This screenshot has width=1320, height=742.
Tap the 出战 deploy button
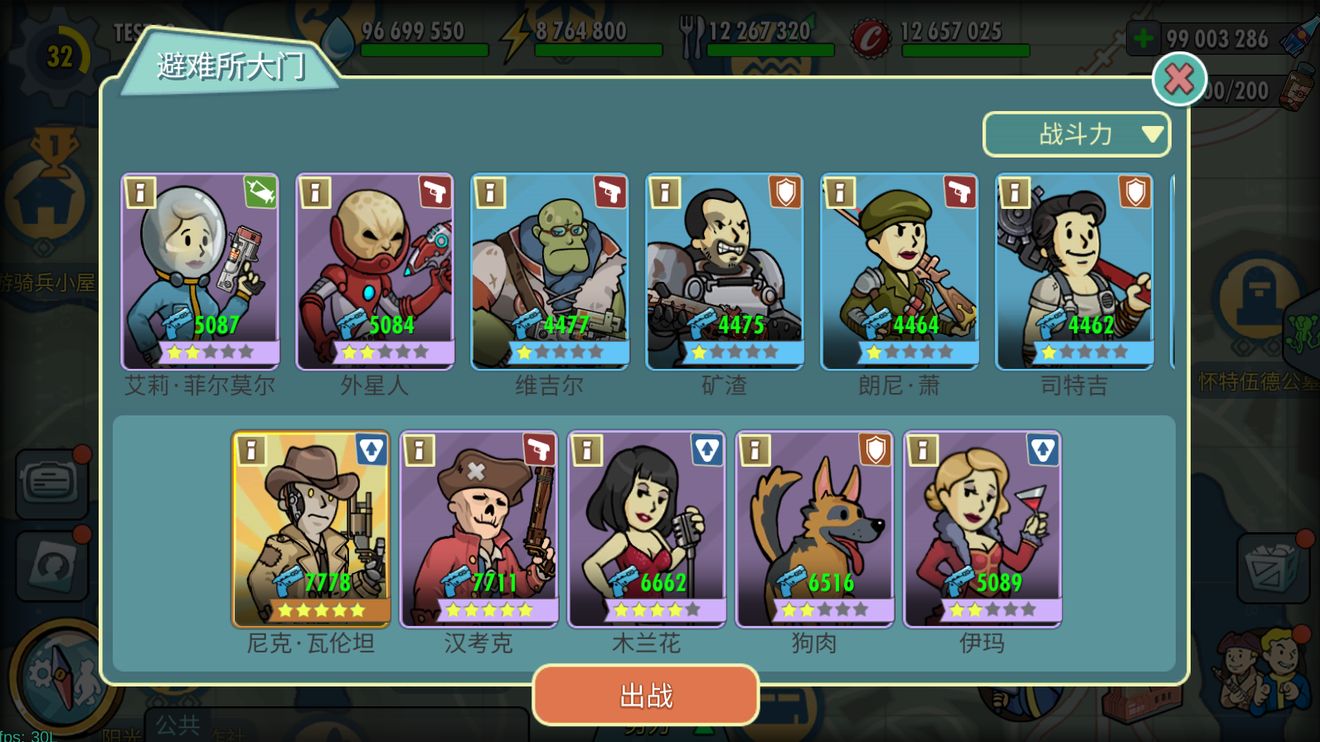point(647,694)
